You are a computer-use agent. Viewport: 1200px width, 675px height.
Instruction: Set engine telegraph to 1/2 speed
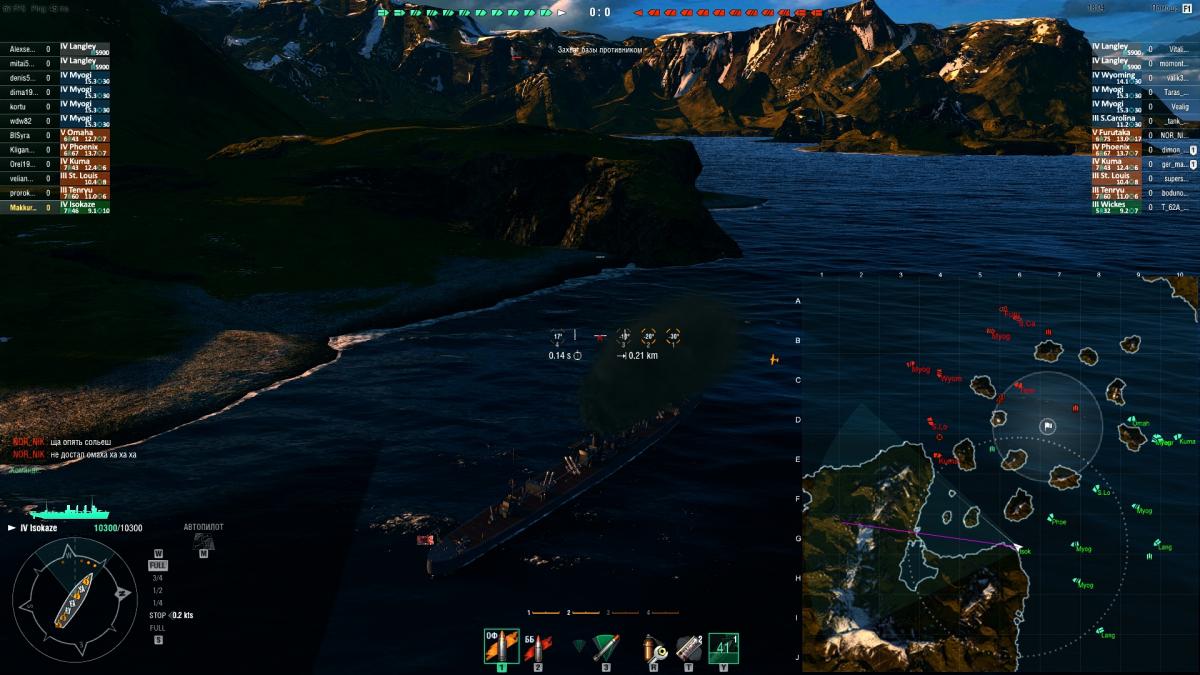click(x=157, y=590)
